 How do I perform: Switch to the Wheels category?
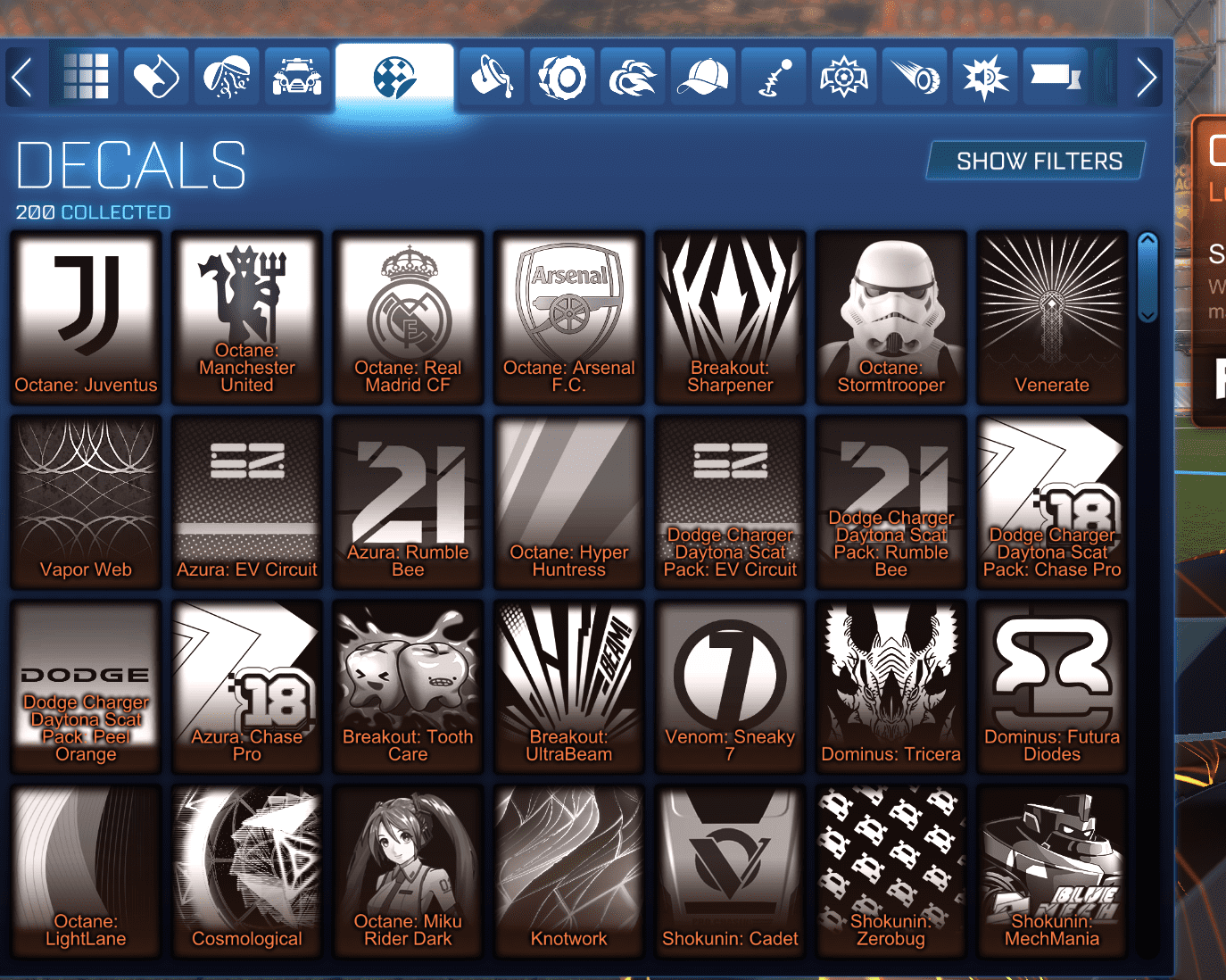[562, 76]
